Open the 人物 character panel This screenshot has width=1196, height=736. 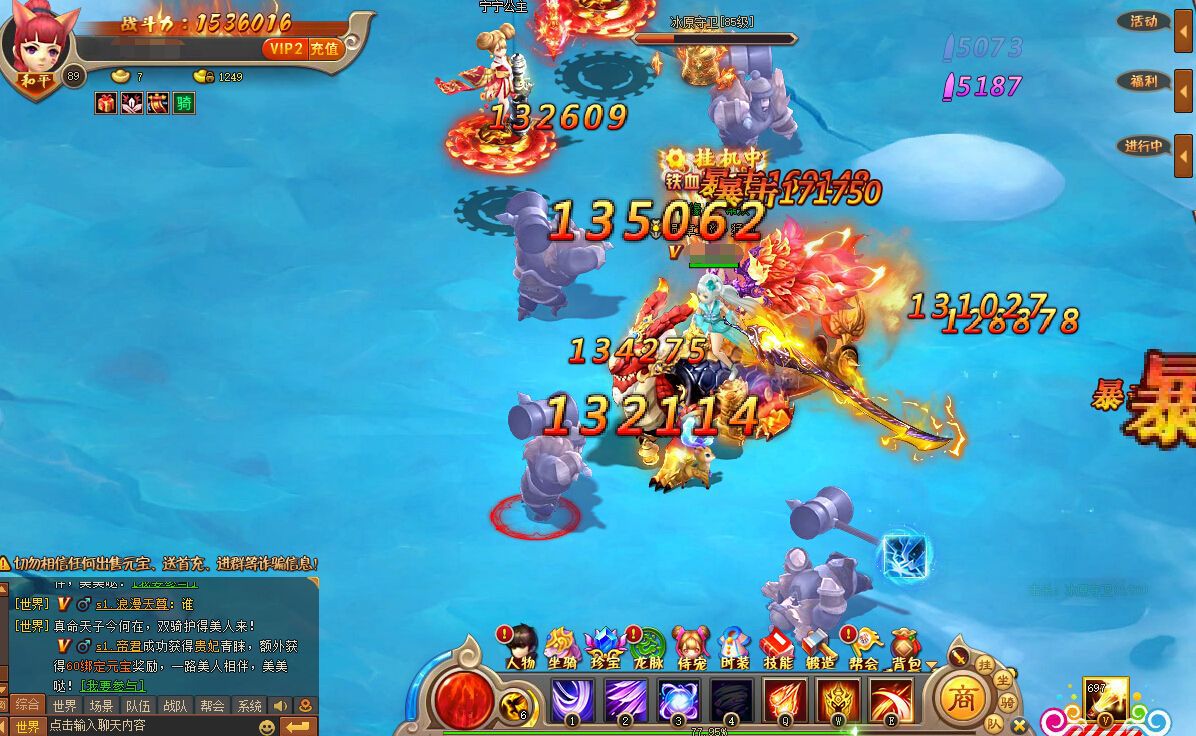[521, 647]
